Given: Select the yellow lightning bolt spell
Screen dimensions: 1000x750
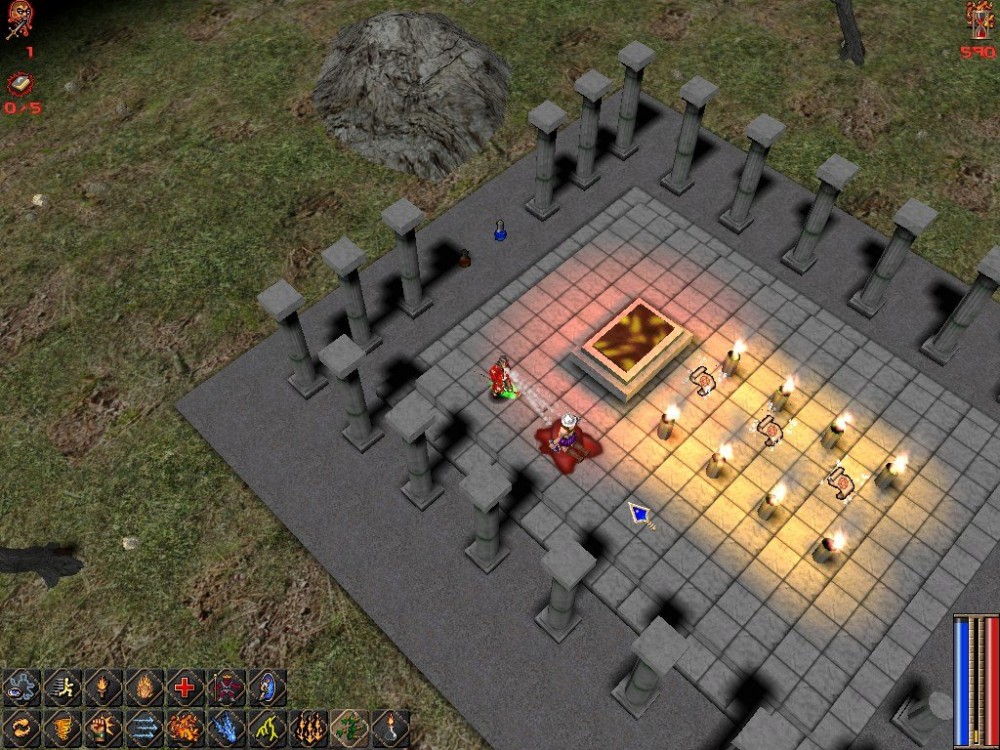Looking at the screenshot, I should pyautogui.click(x=267, y=729).
